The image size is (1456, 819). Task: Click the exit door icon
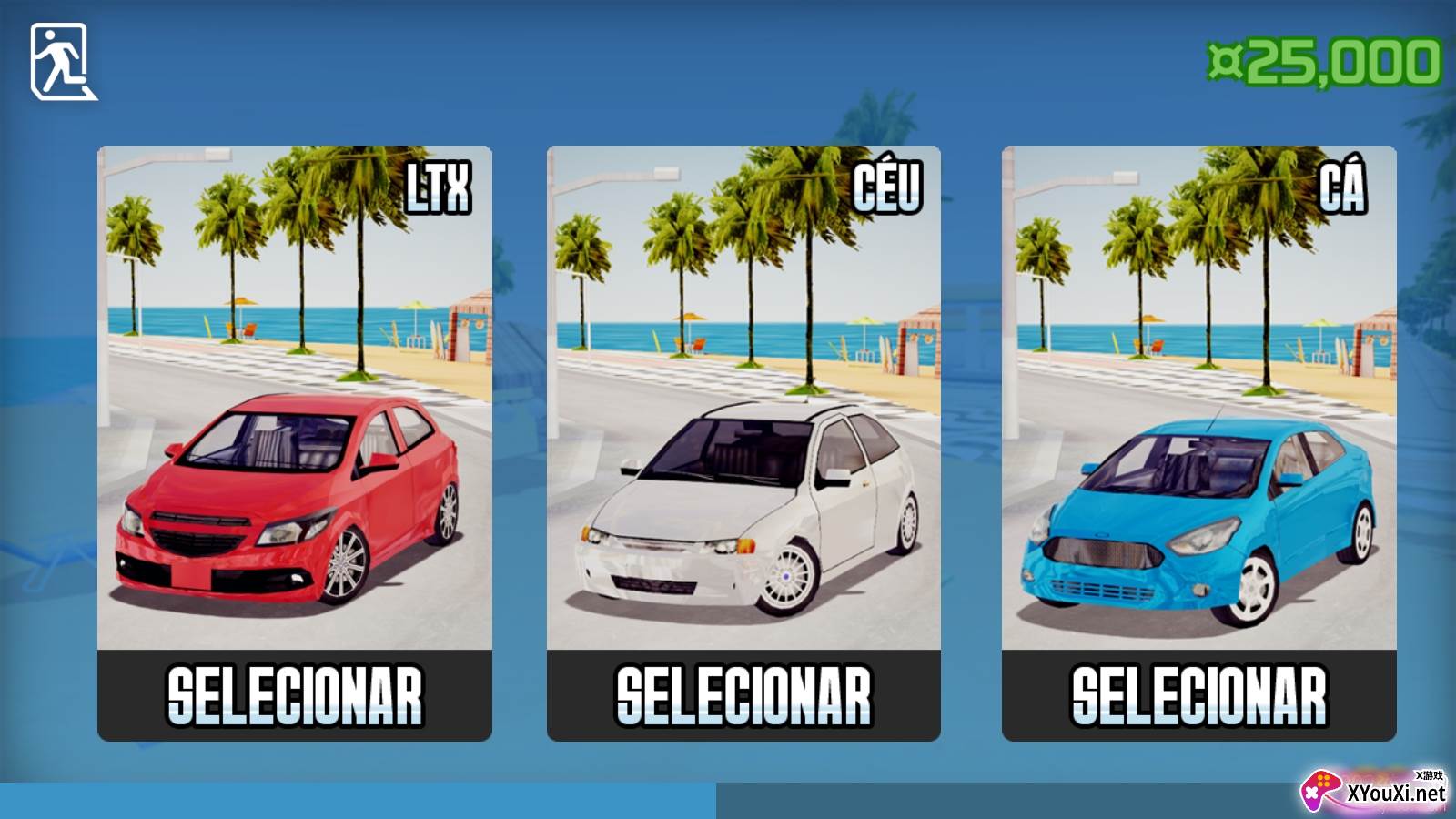[x=63, y=62]
